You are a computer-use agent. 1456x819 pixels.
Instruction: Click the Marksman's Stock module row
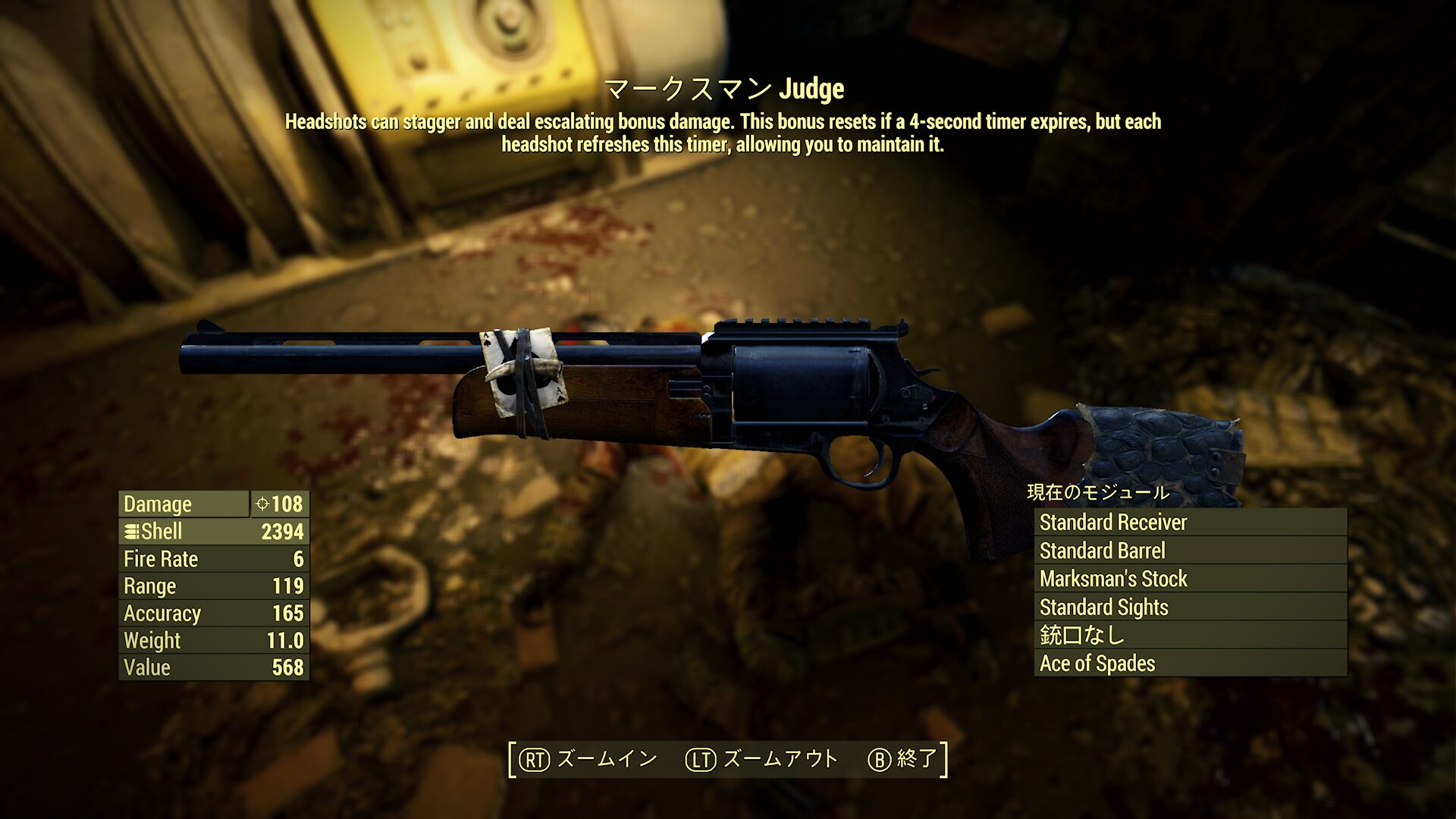[x=1189, y=579]
